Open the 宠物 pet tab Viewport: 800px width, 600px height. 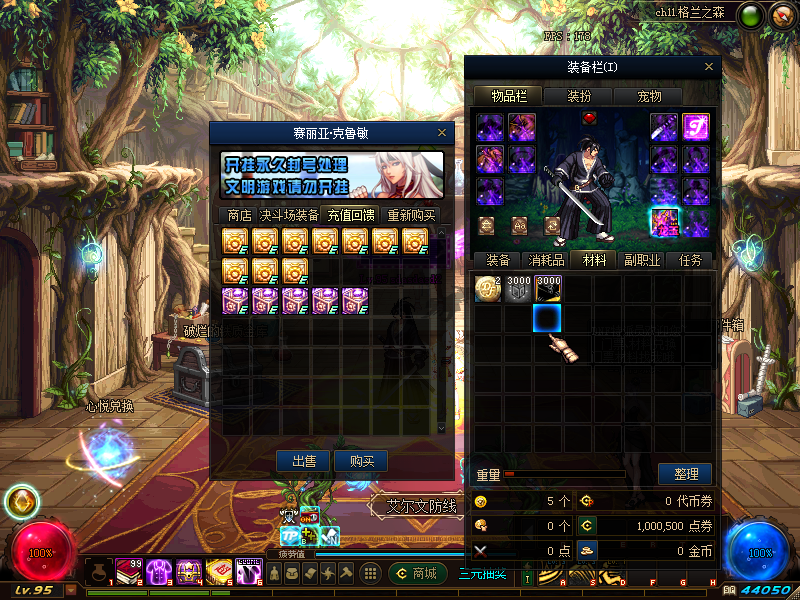coord(650,96)
